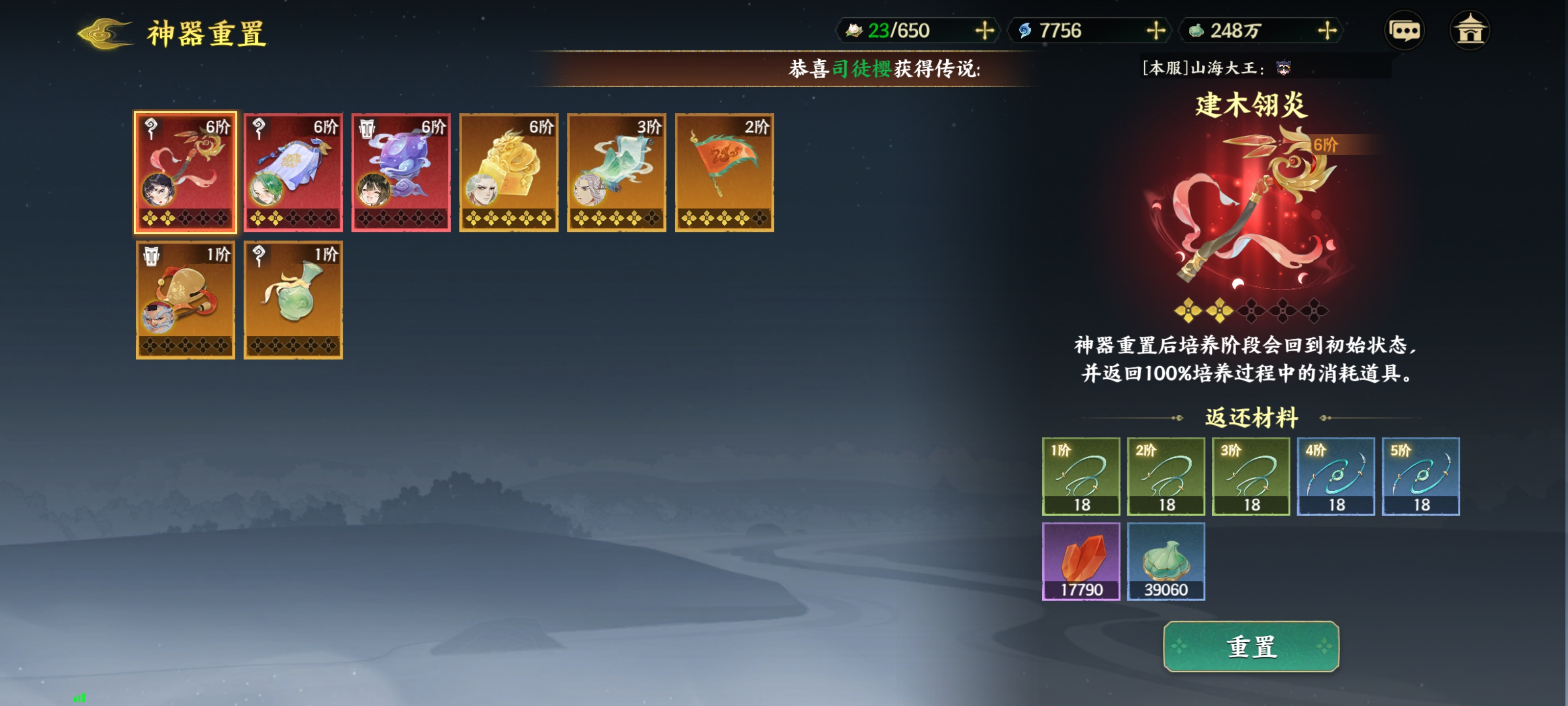Select the 1阶 gourd artifact card

185,300
